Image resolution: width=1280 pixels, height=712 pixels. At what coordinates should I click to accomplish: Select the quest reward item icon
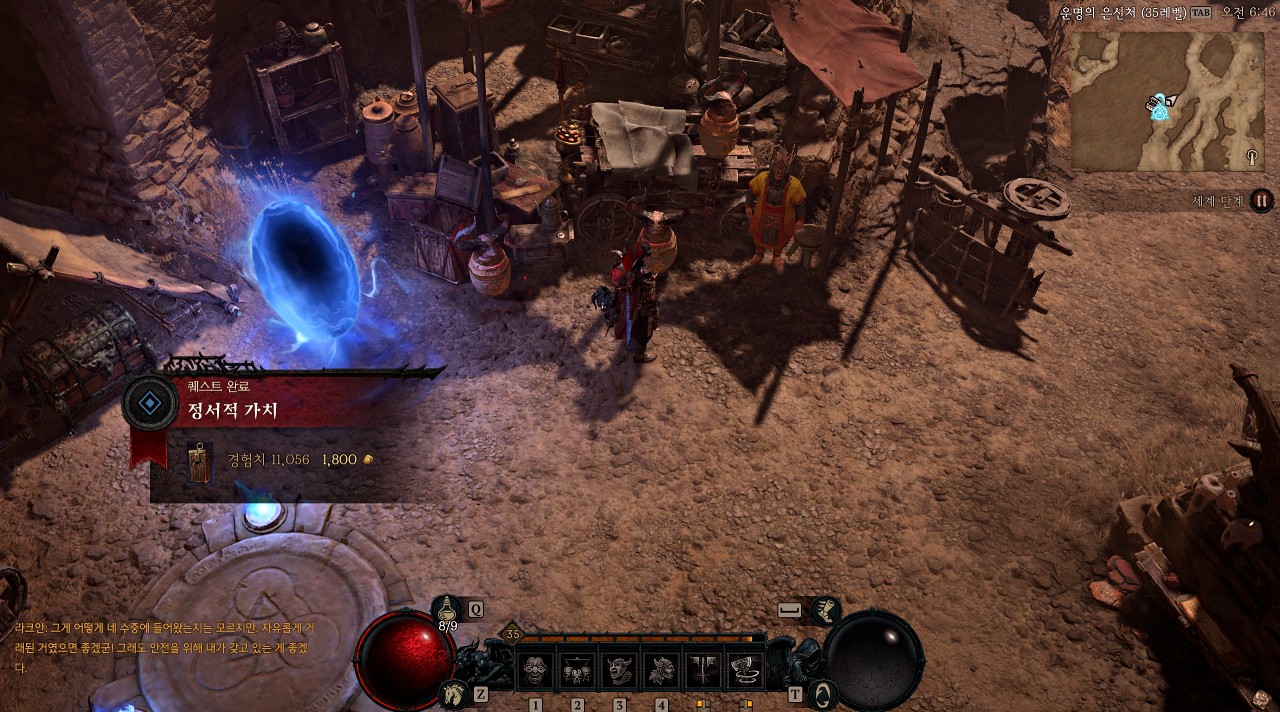[200, 462]
